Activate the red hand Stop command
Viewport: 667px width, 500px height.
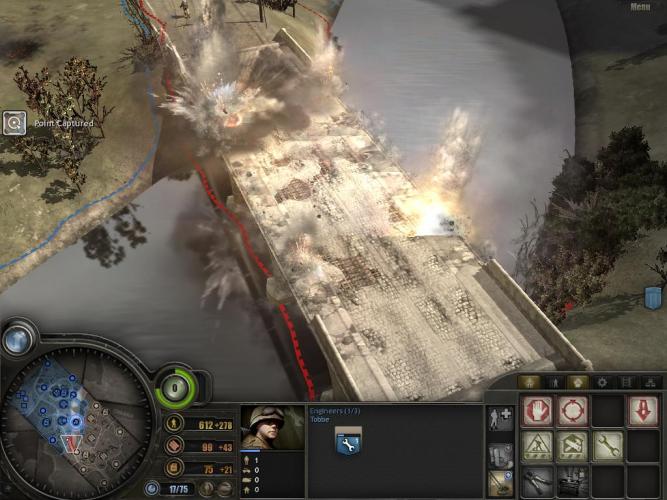click(x=537, y=411)
